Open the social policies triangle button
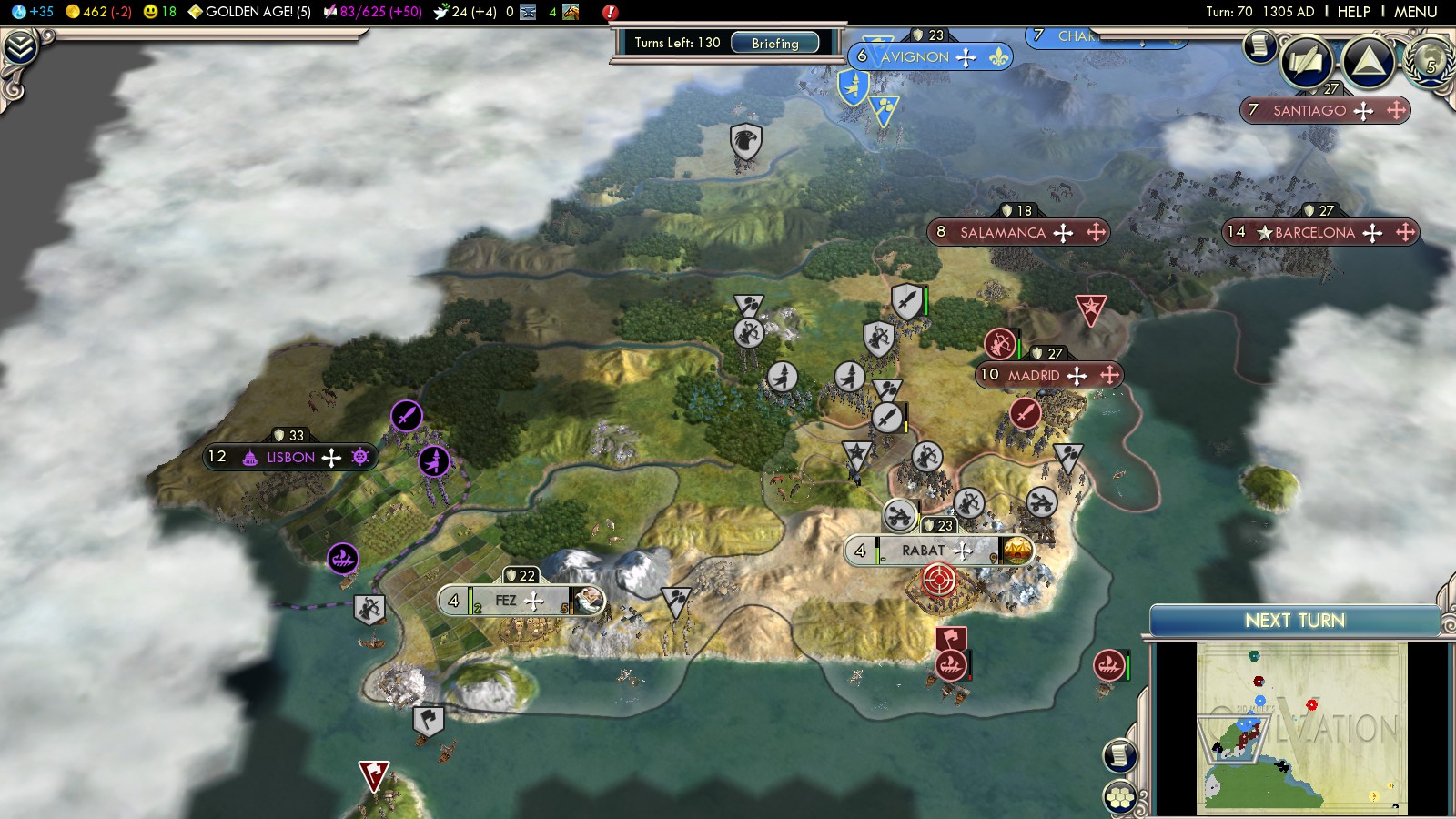1456x819 pixels. coord(1368,62)
